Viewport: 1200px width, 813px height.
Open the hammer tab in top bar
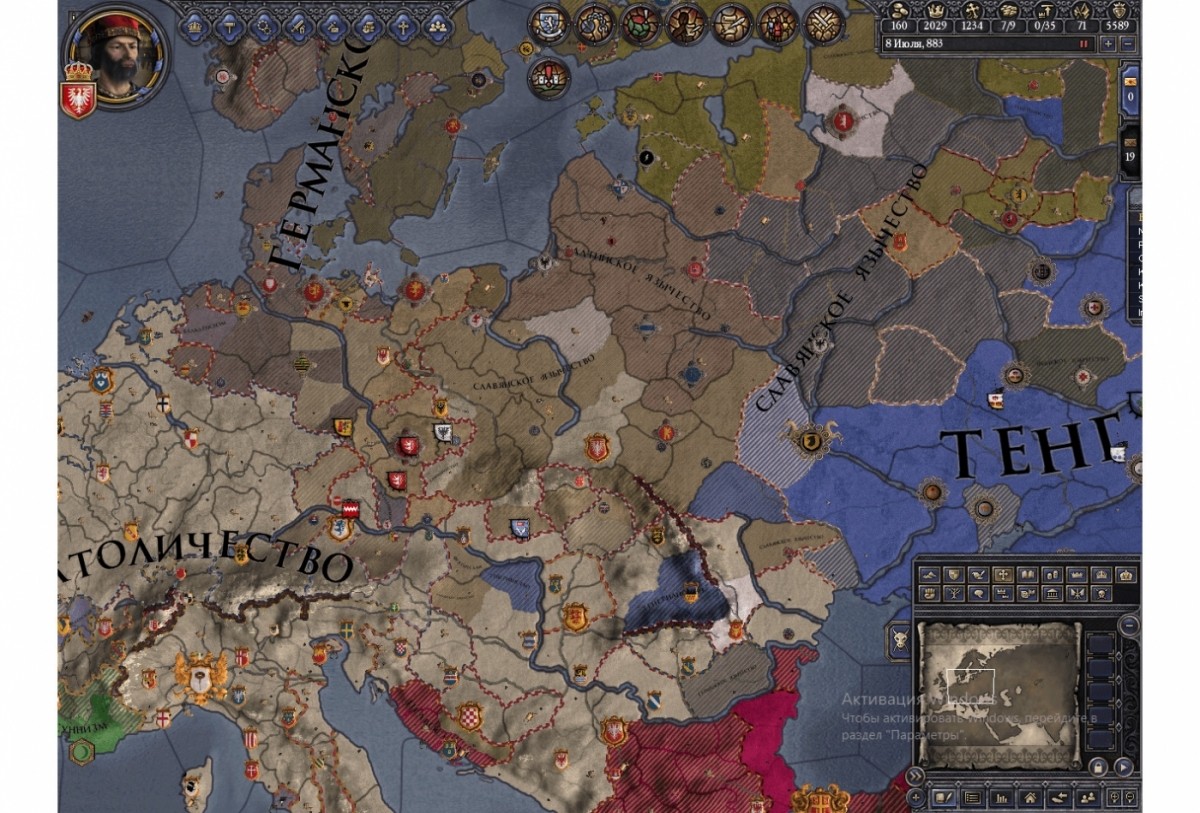[x=226, y=26]
